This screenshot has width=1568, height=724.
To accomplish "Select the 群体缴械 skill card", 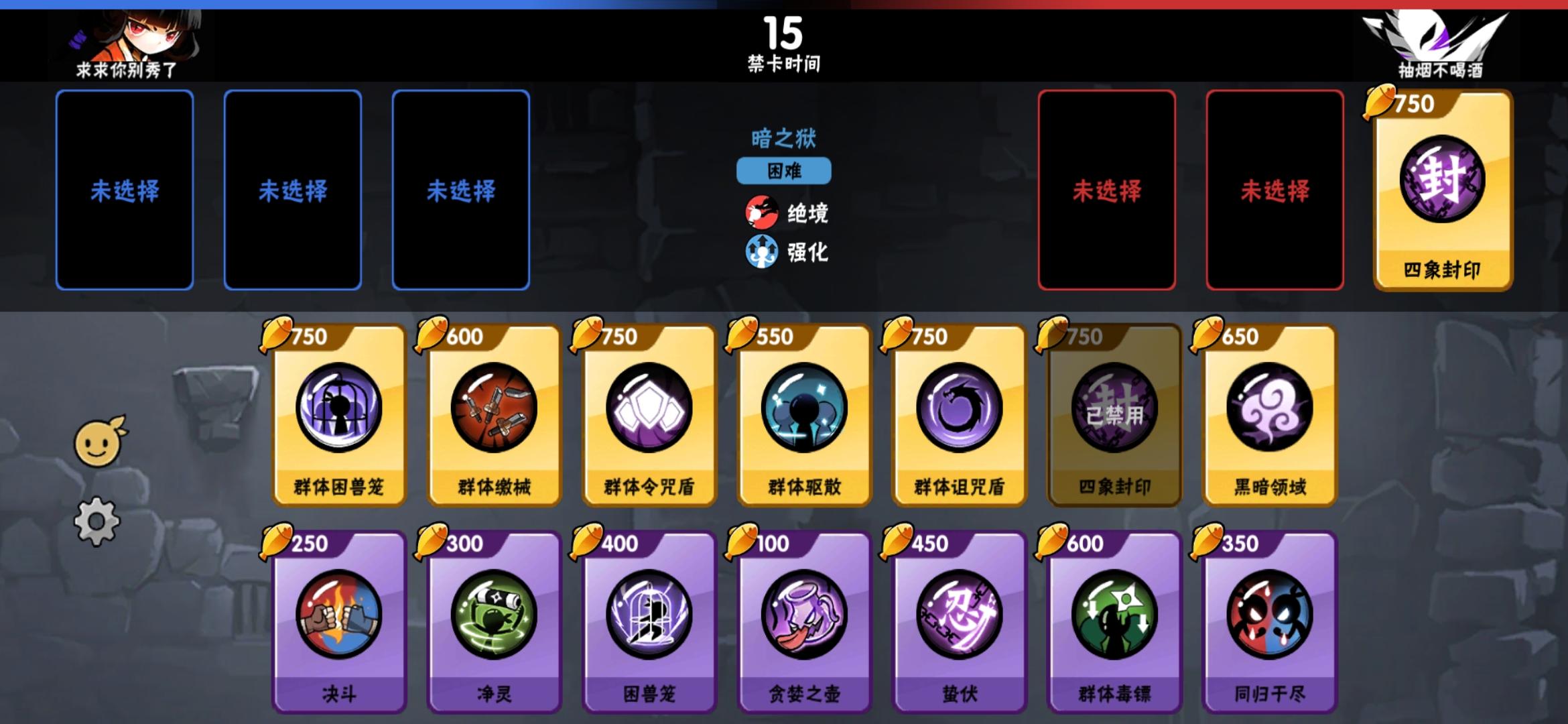I will (x=493, y=412).
